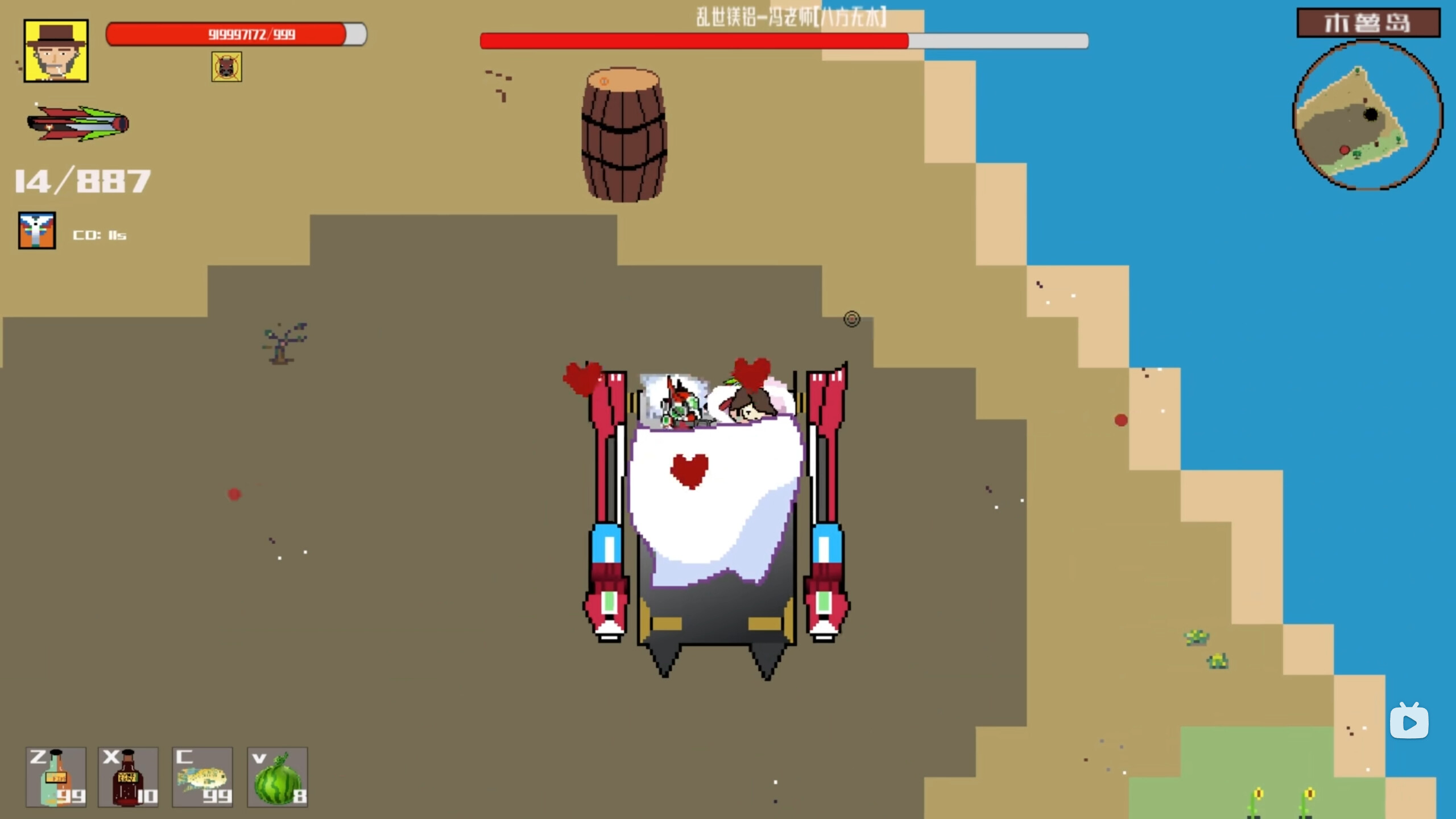Open the bilibili TV icon
The image size is (1456, 819).
1409,721
